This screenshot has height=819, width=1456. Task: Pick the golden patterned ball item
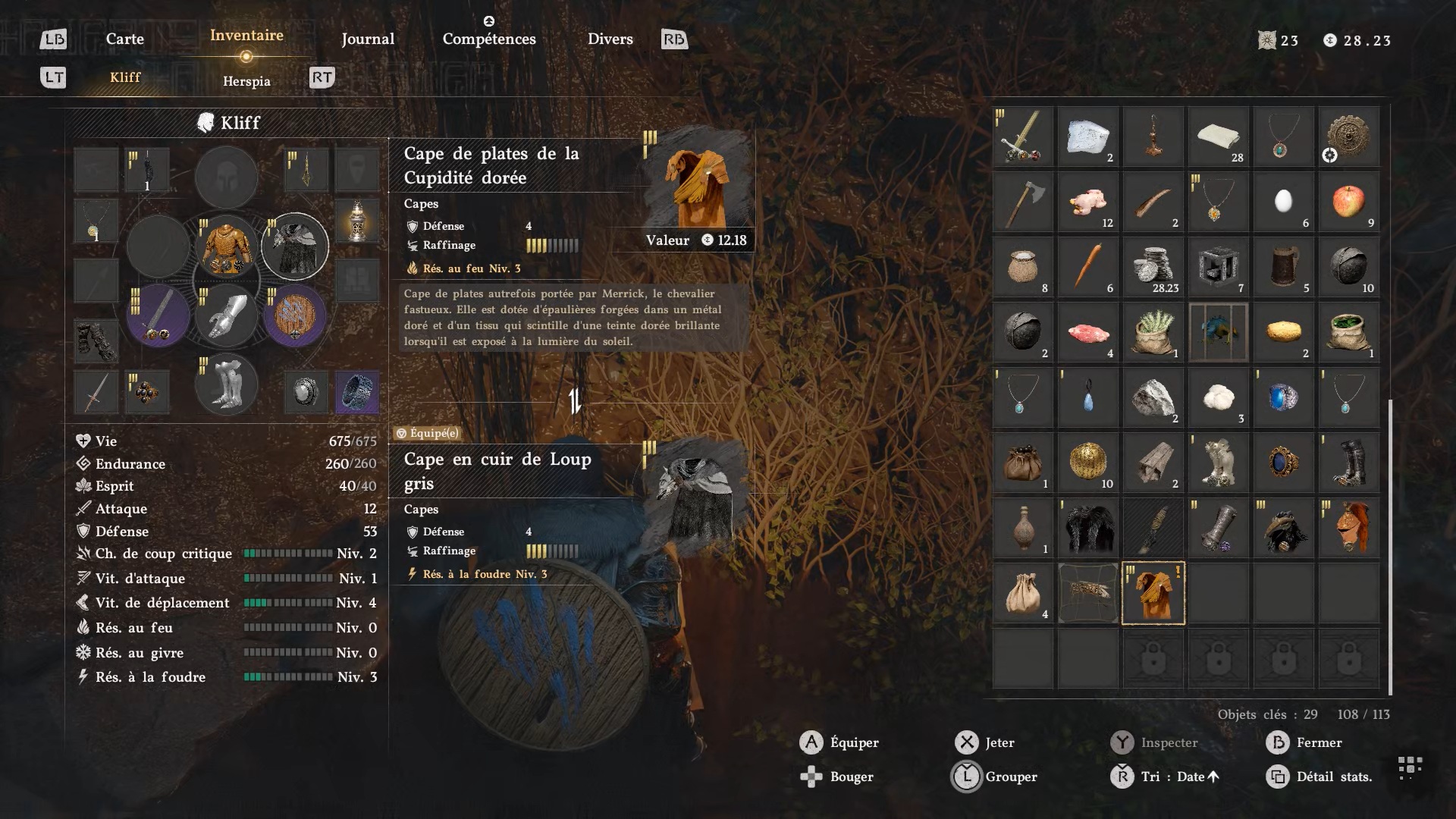point(1088,463)
